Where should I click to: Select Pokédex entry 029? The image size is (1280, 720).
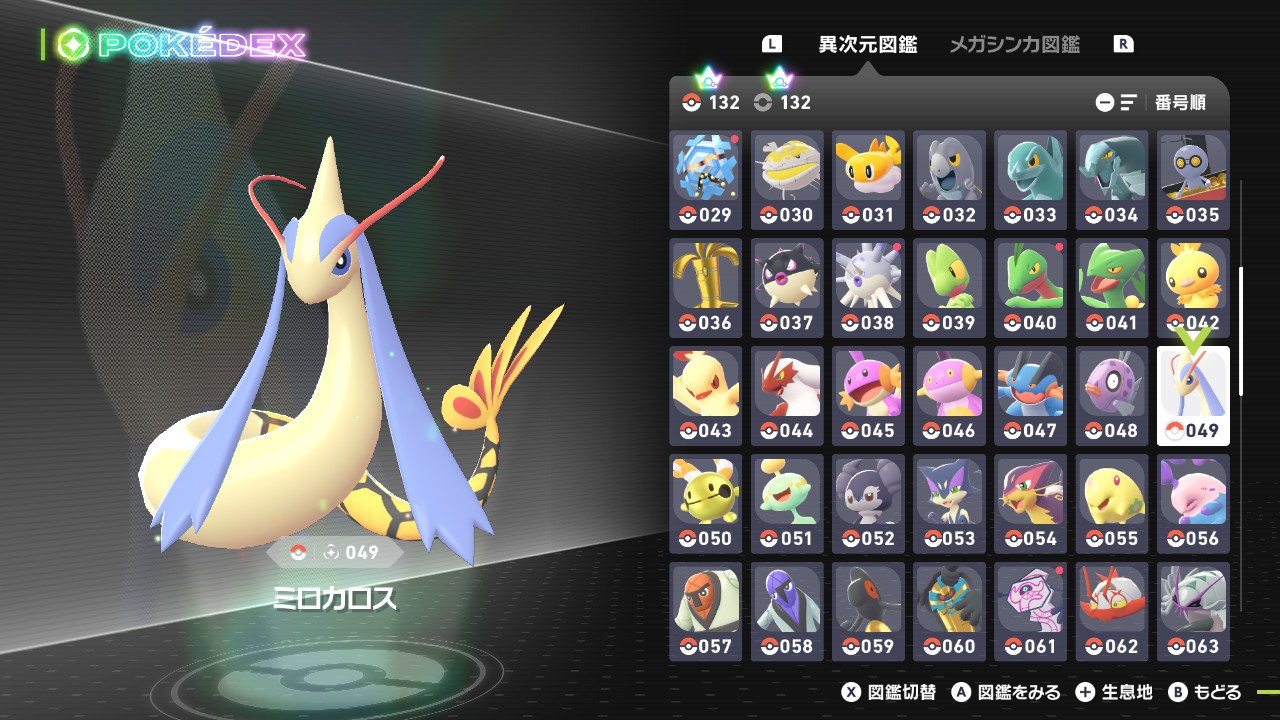[x=706, y=180]
